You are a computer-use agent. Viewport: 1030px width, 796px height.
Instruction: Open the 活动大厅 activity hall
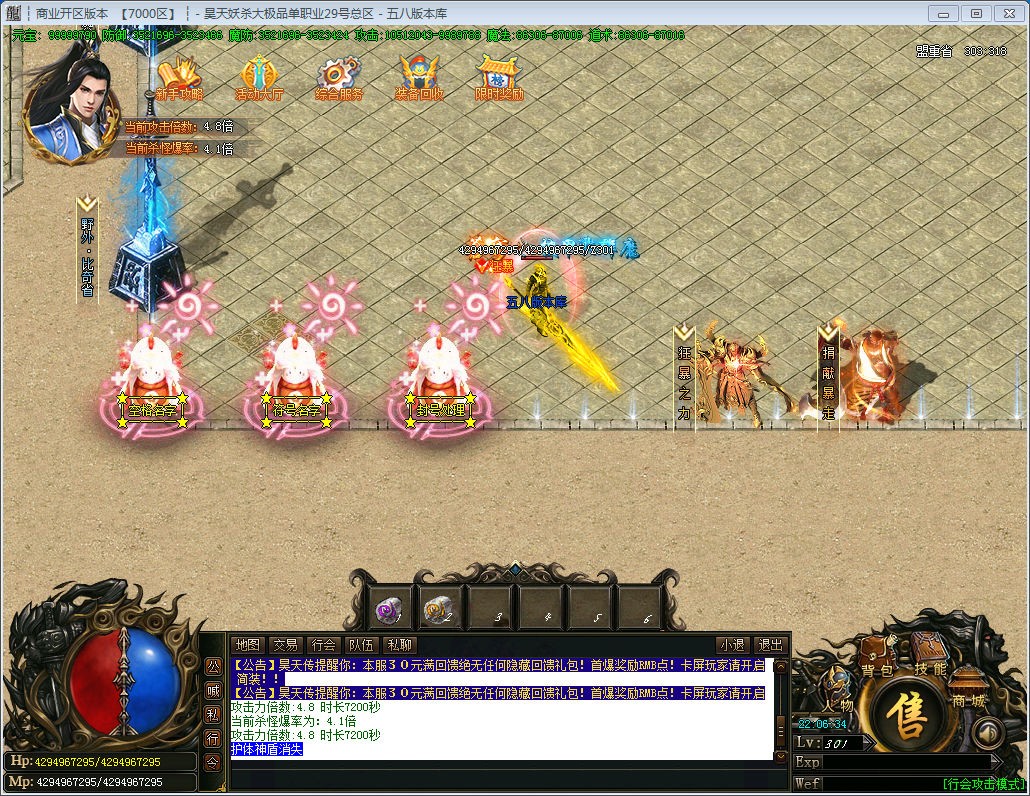(259, 76)
